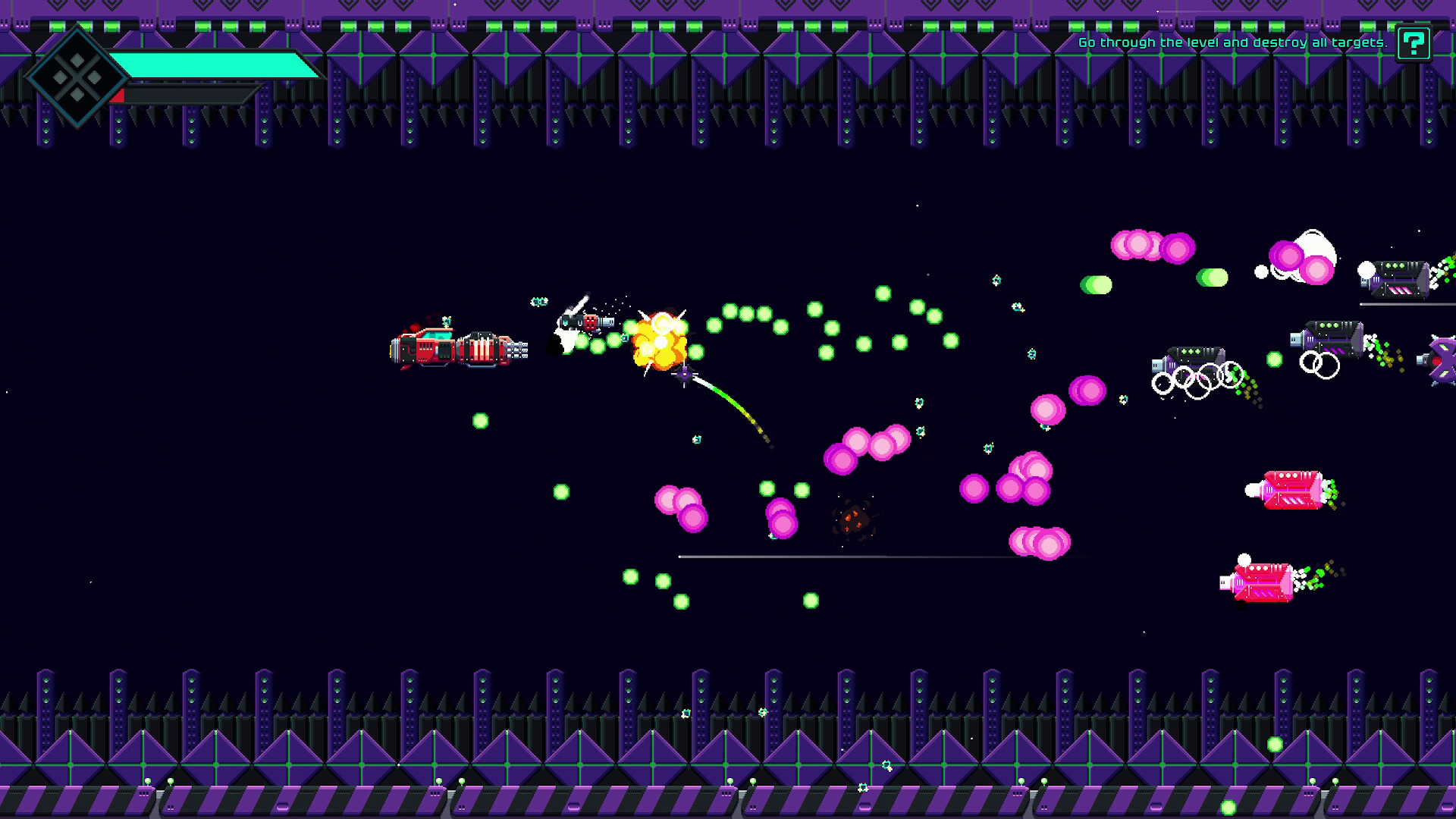This screenshot has width=1456, height=819.
Task: Click the objective text banner
Action: tap(1228, 44)
